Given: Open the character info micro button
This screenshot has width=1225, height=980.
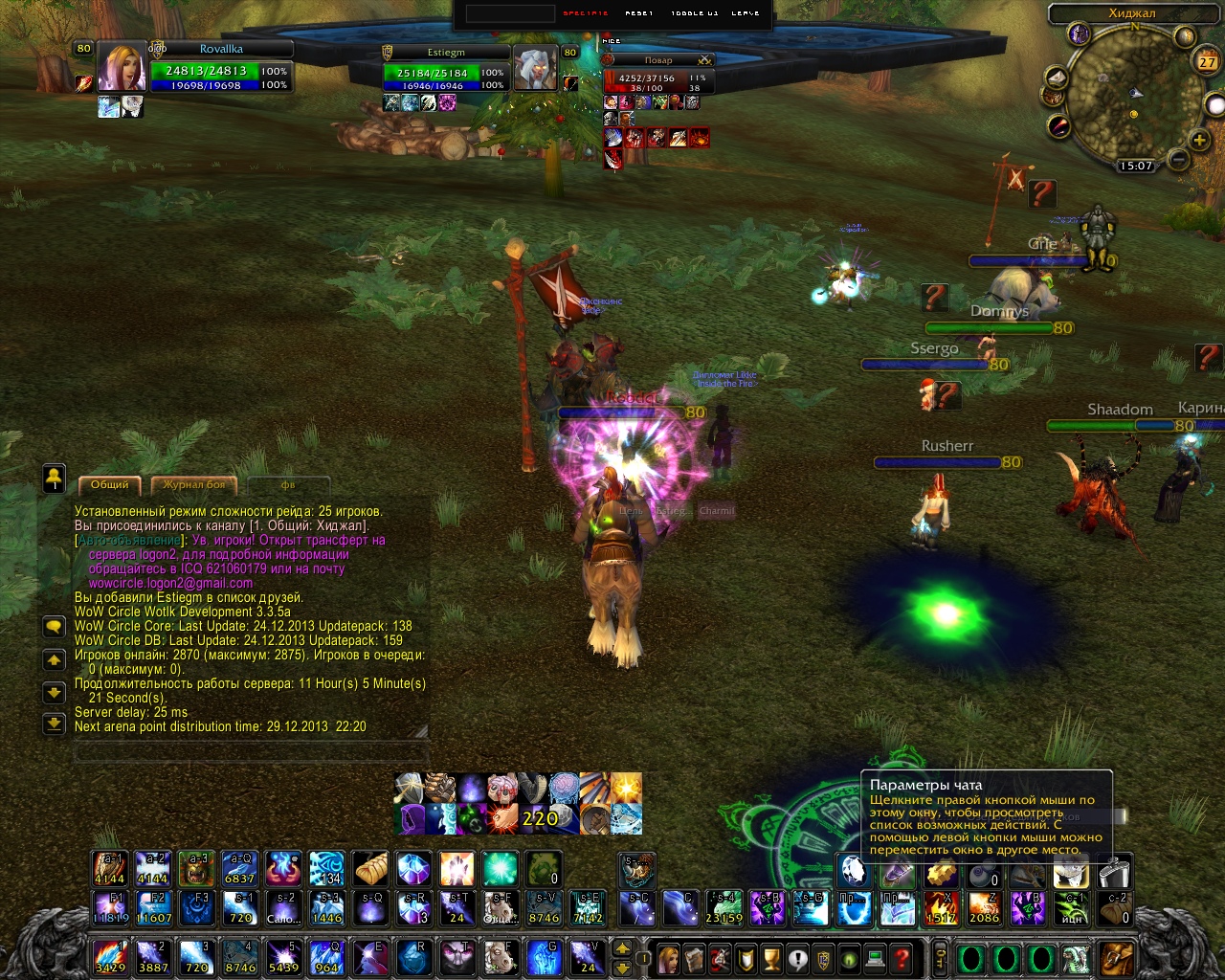Looking at the screenshot, I should (669, 957).
